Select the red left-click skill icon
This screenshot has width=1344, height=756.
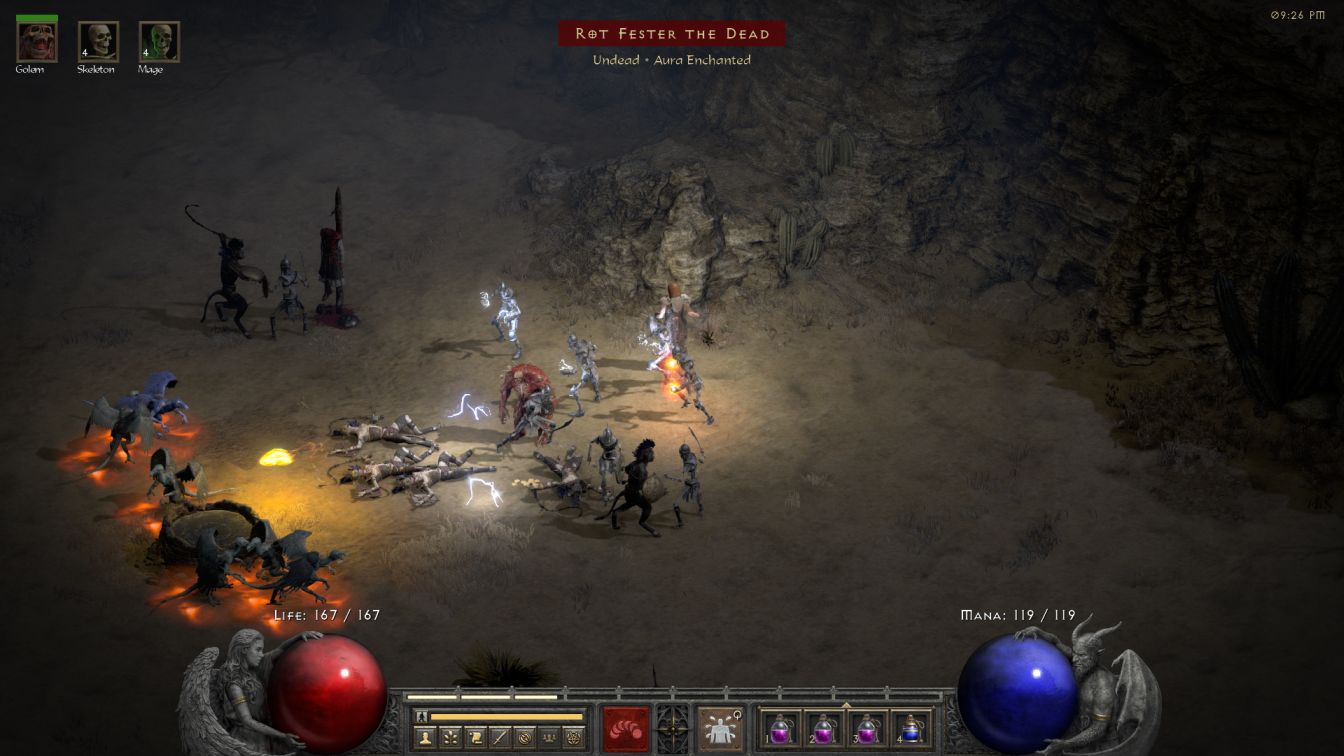pos(625,728)
